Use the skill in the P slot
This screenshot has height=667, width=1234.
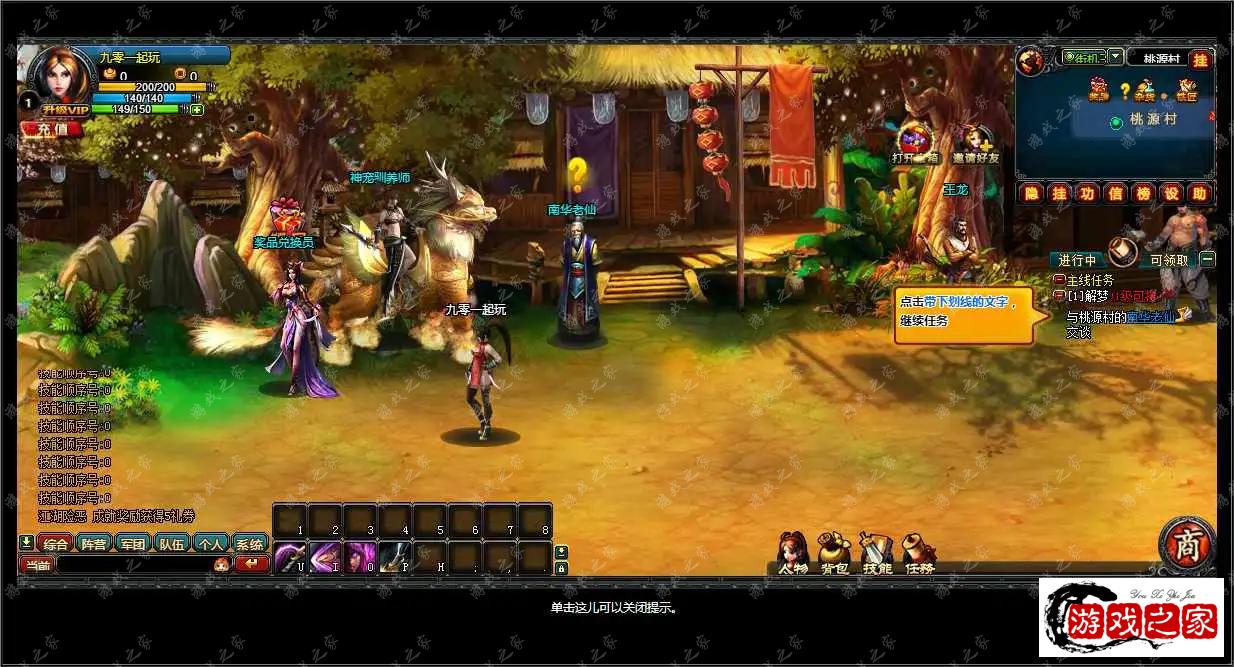pos(394,555)
